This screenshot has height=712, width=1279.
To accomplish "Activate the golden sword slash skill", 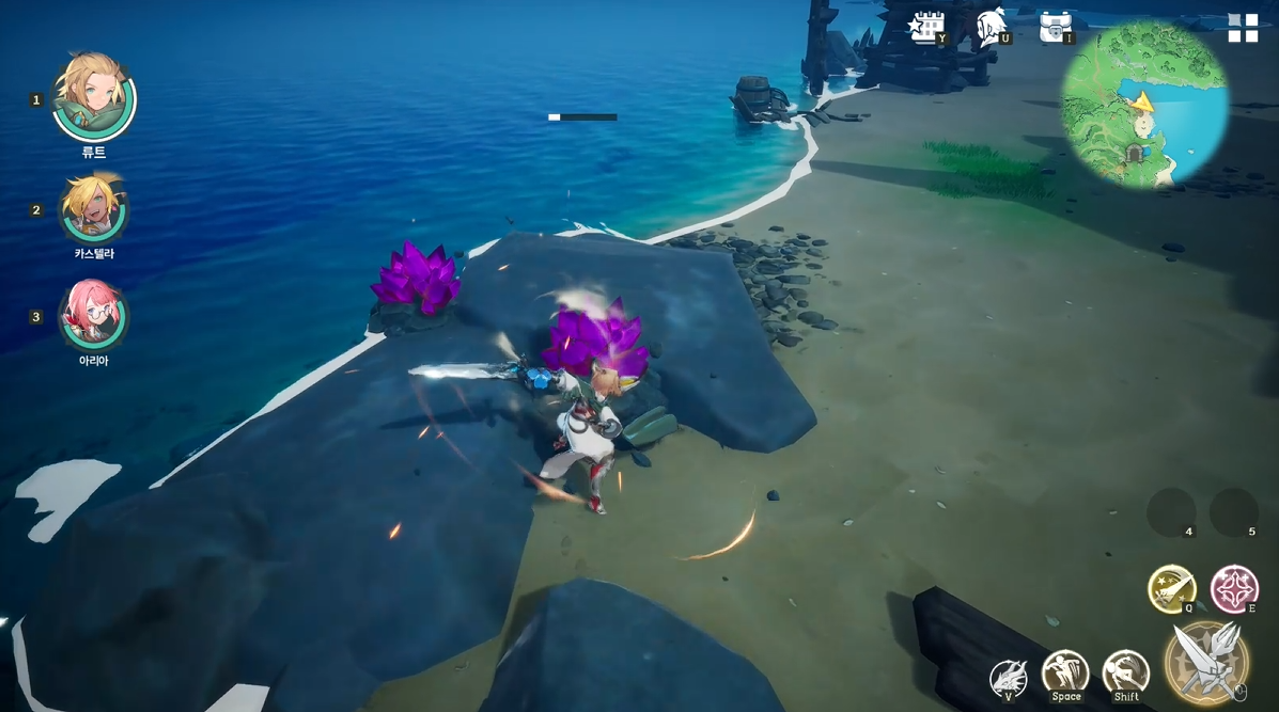I will click(1172, 589).
